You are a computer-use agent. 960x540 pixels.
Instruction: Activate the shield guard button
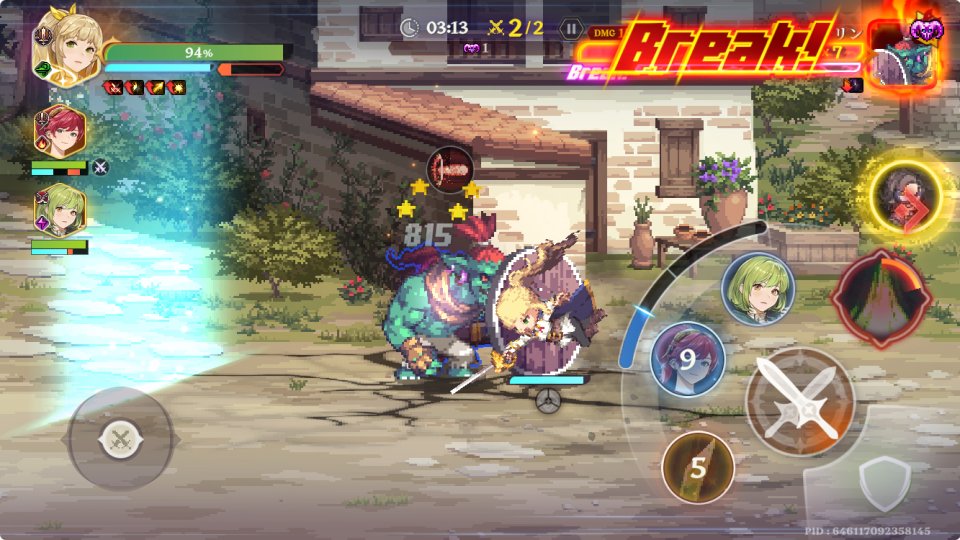tap(884, 481)
